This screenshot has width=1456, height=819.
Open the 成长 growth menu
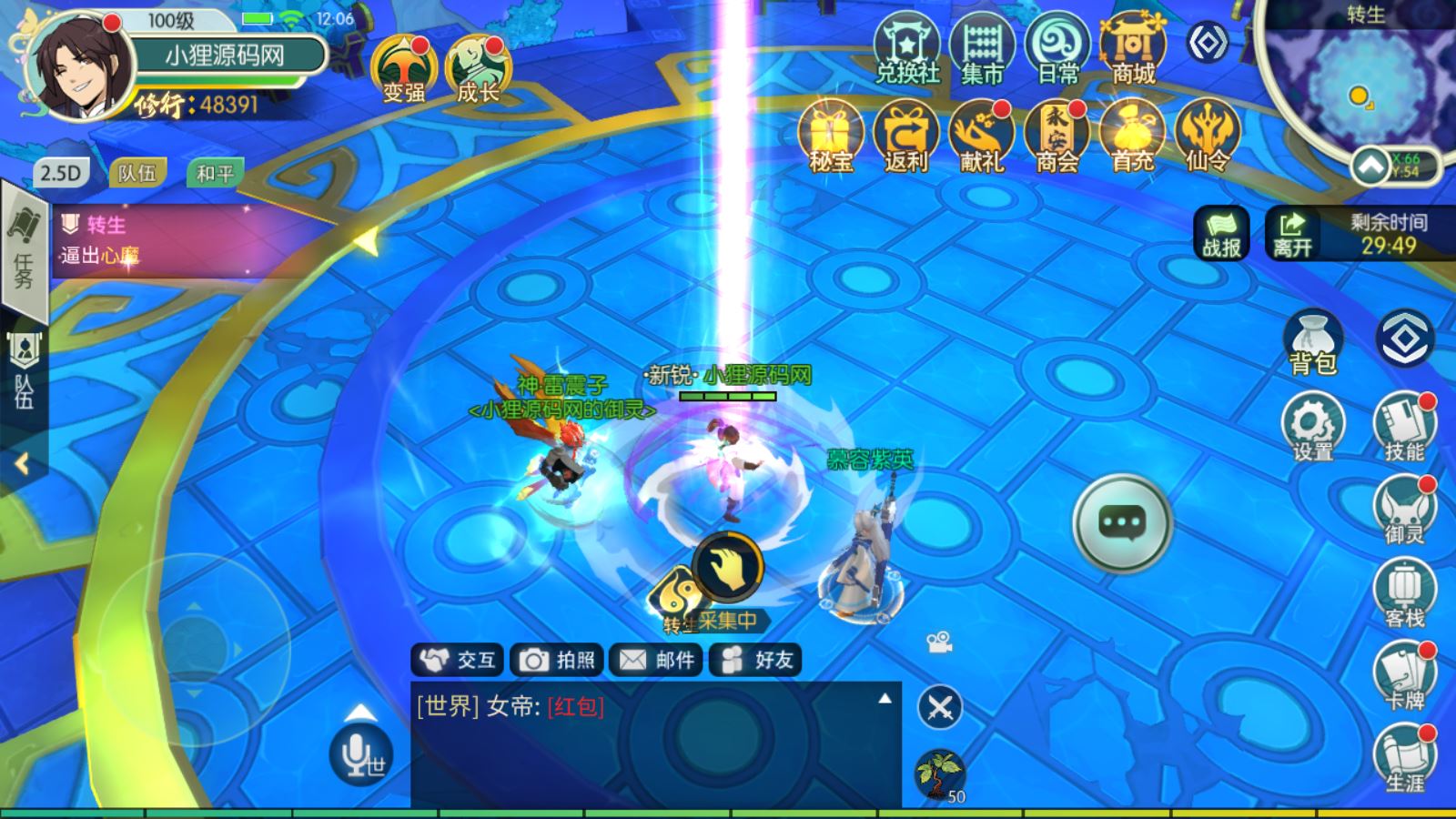coord(478,68)
